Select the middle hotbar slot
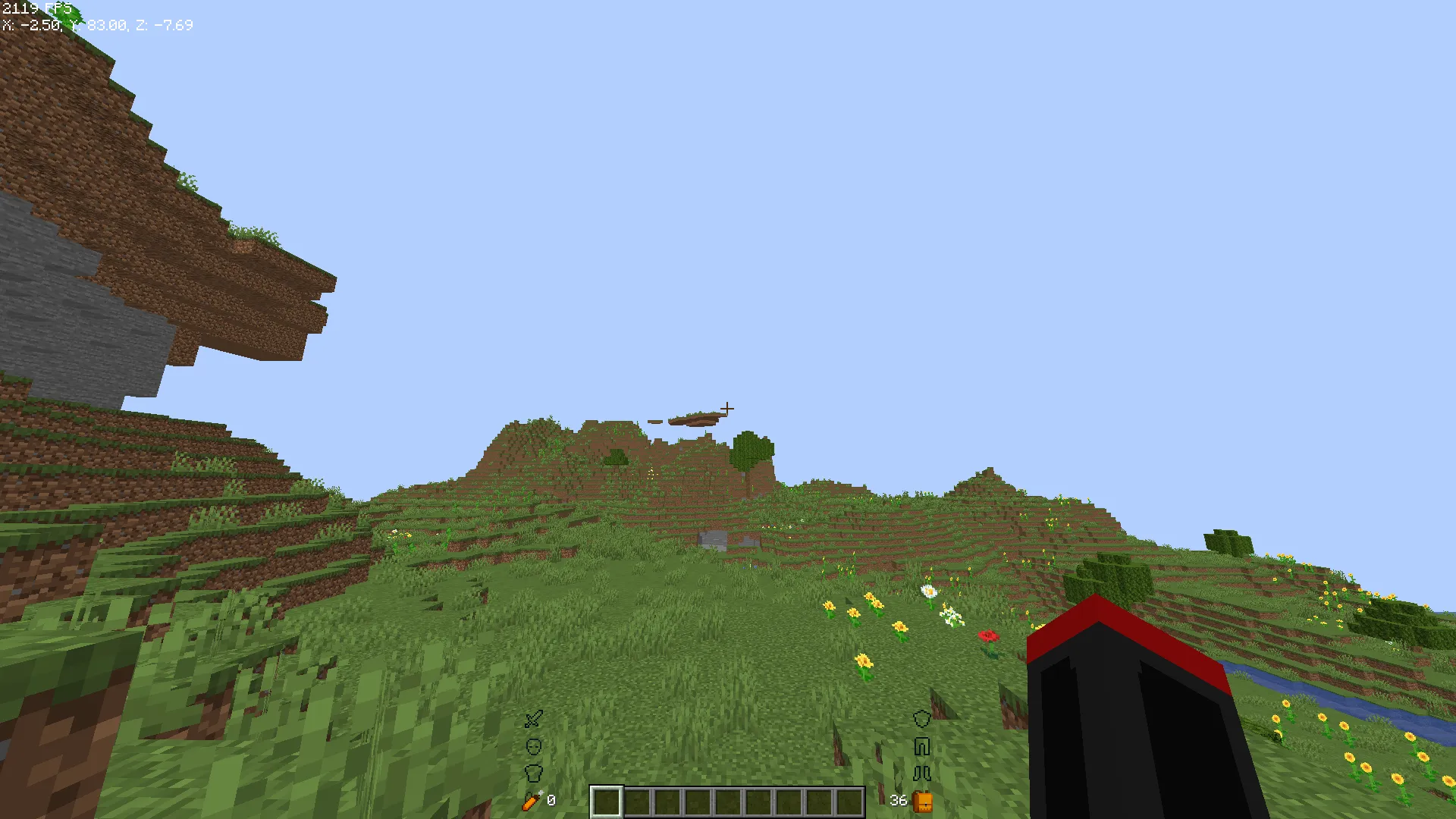1456x819 pixels. coord(726,802)
